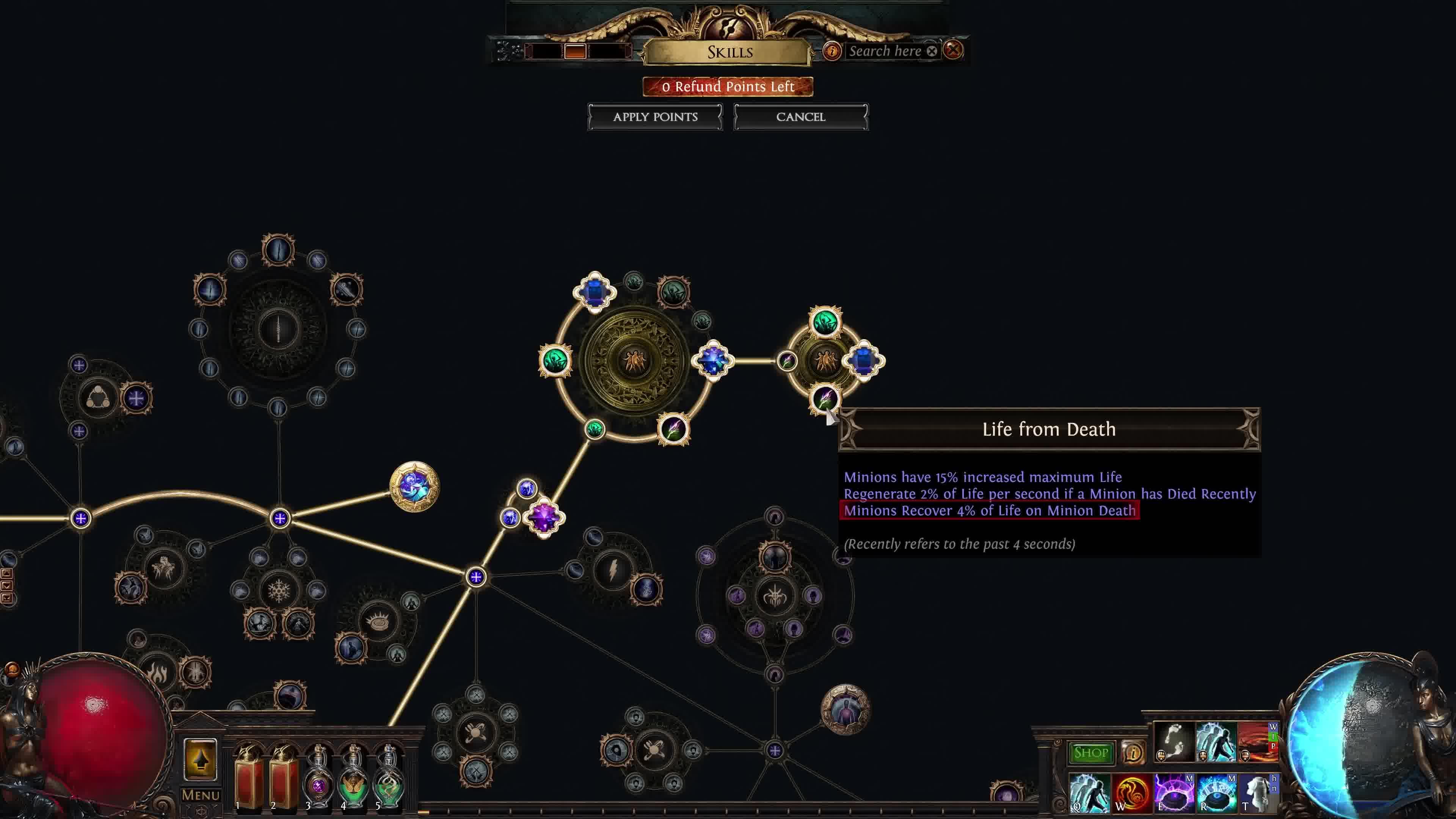Select the Life from Death passive node
Screen dimensions: 1456x819
click(x=825, y=399)
